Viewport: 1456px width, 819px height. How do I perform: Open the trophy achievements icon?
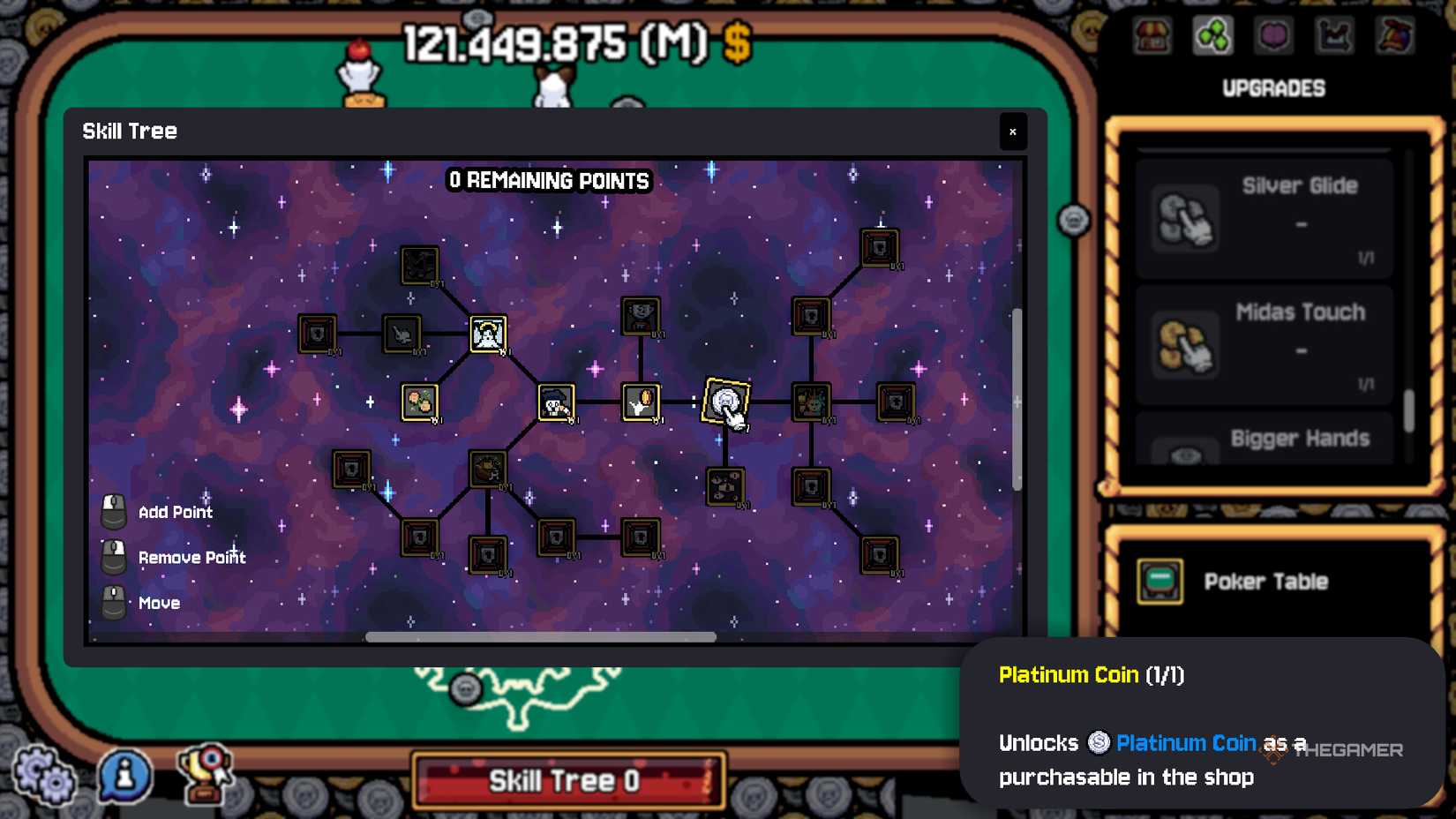(205, 776)
